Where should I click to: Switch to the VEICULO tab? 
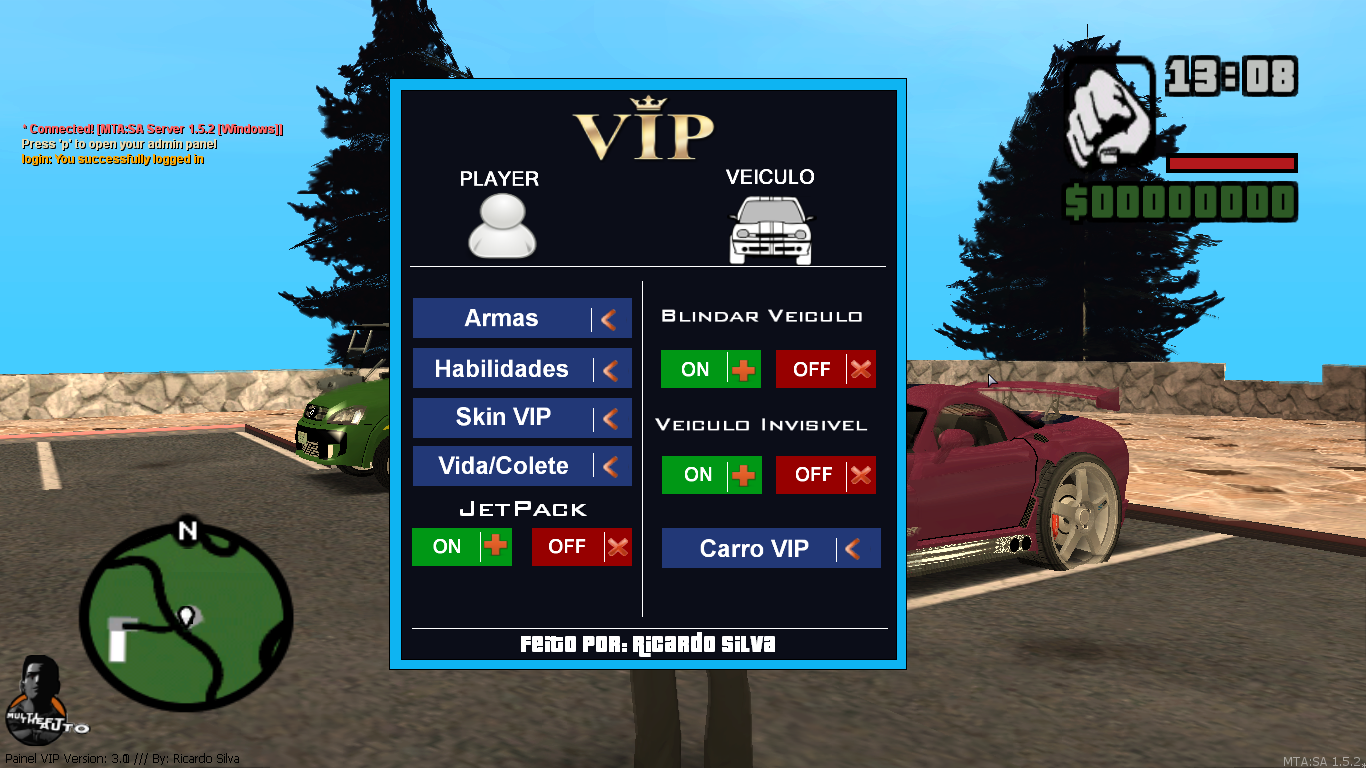pos(769,180)
